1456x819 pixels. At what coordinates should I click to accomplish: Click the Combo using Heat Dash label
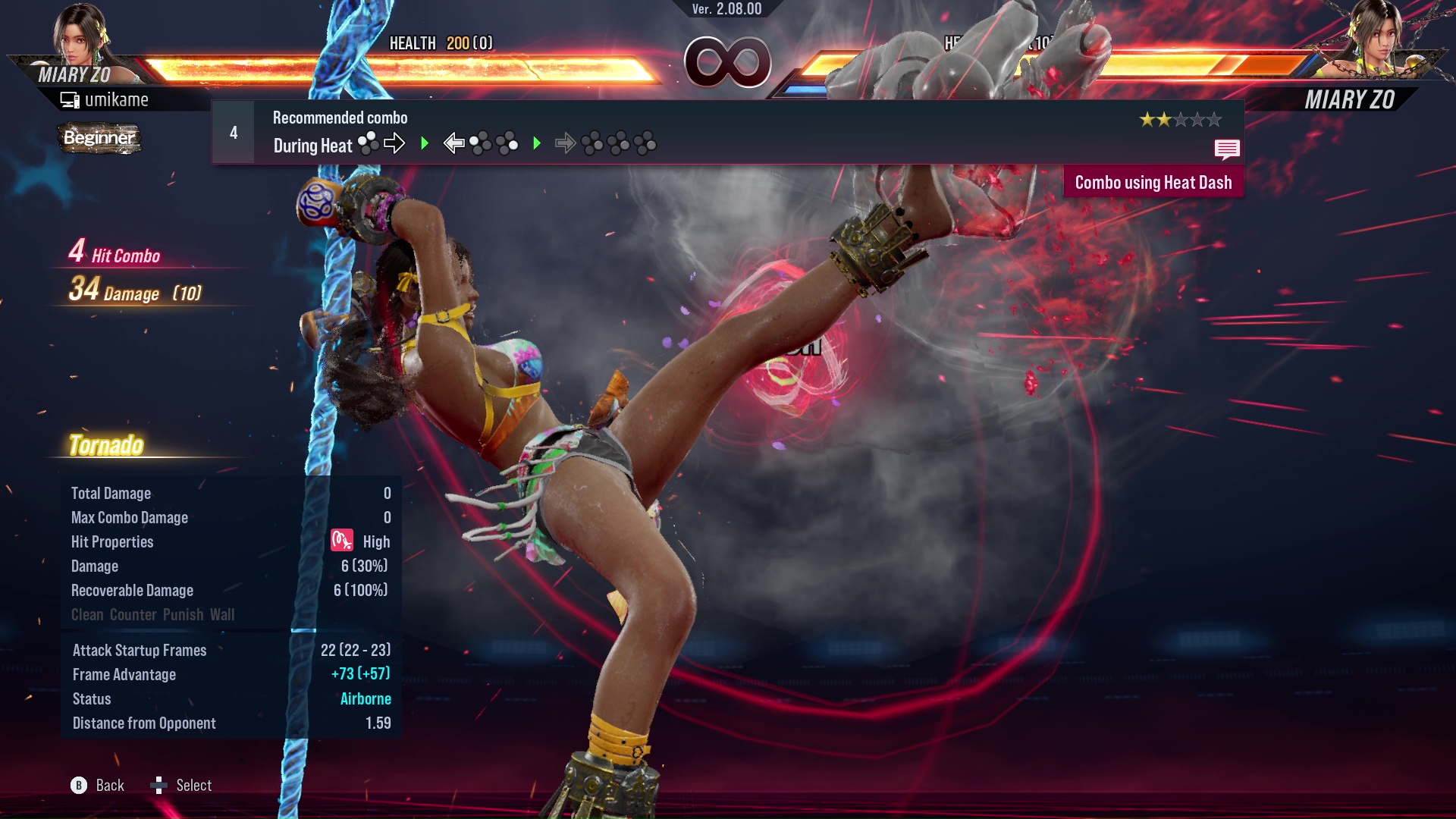tap(1153, 183)
